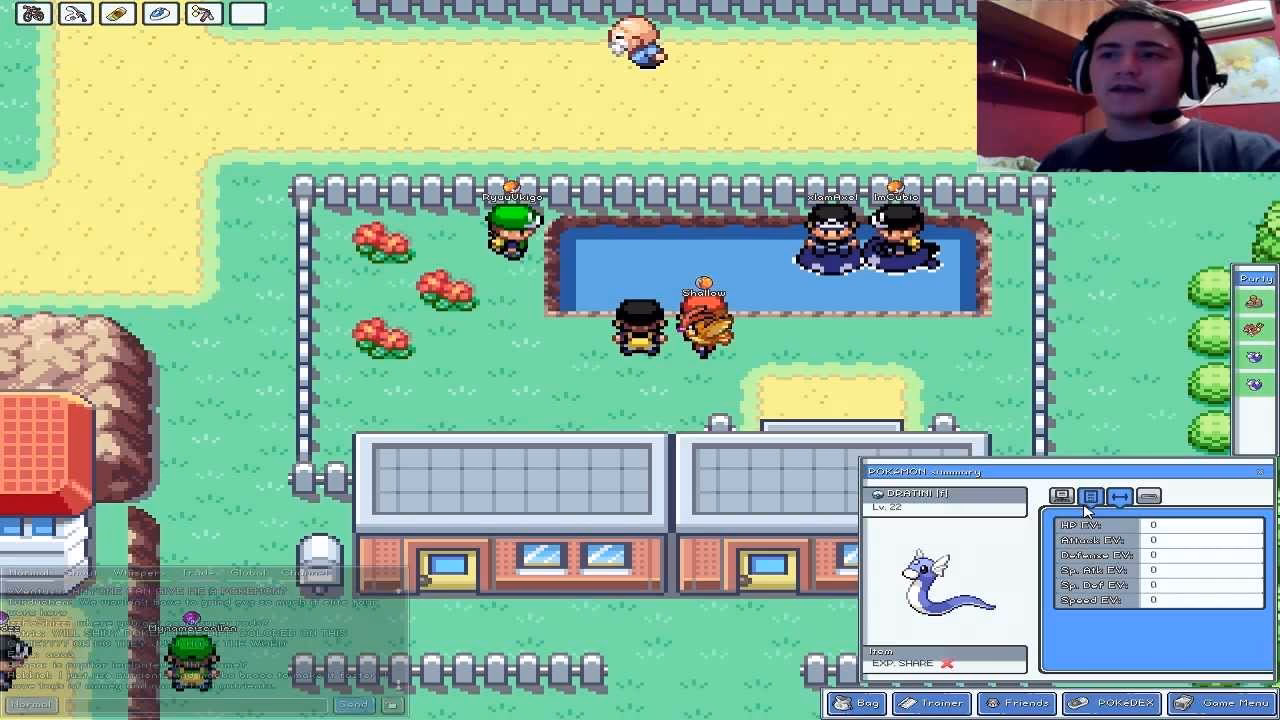Click the orange item device in the hotbar
This screenshot has width=1280, height=720.
pyautogui.click(x=117, y=14)
